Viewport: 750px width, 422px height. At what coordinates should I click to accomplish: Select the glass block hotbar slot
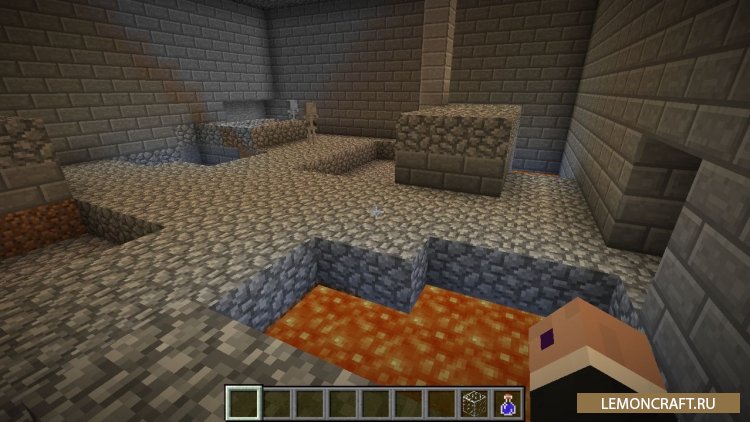(x=474, y=403)
